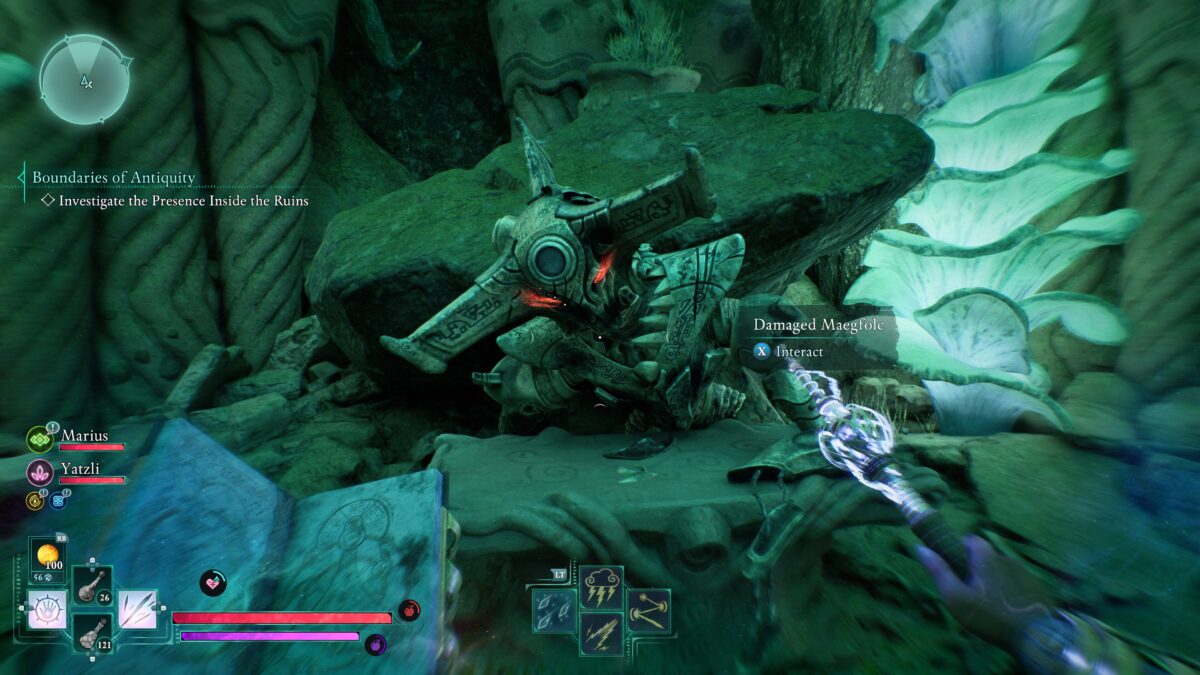
Task: Click the broken heart status icon
Action: (x=212, y=583)
